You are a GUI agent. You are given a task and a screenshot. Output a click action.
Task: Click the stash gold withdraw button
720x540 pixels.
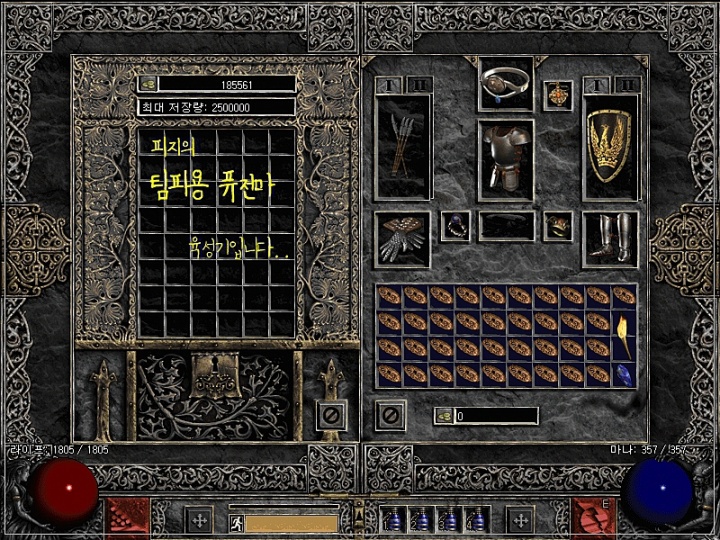pyautogui.click(x=147, y=84)
